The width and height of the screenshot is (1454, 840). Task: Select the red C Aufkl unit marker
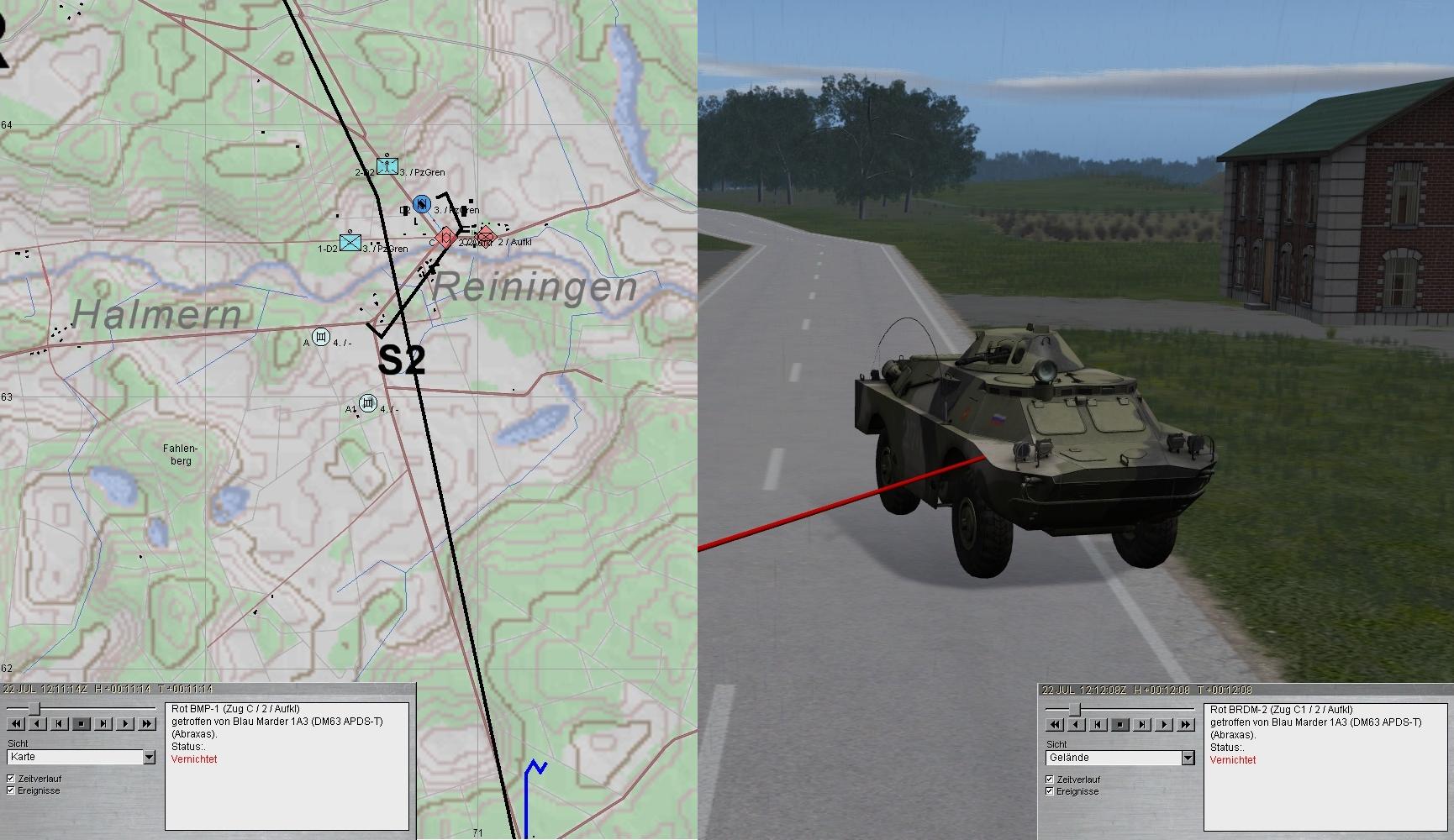pyautogui.click(x=447, y=239)
